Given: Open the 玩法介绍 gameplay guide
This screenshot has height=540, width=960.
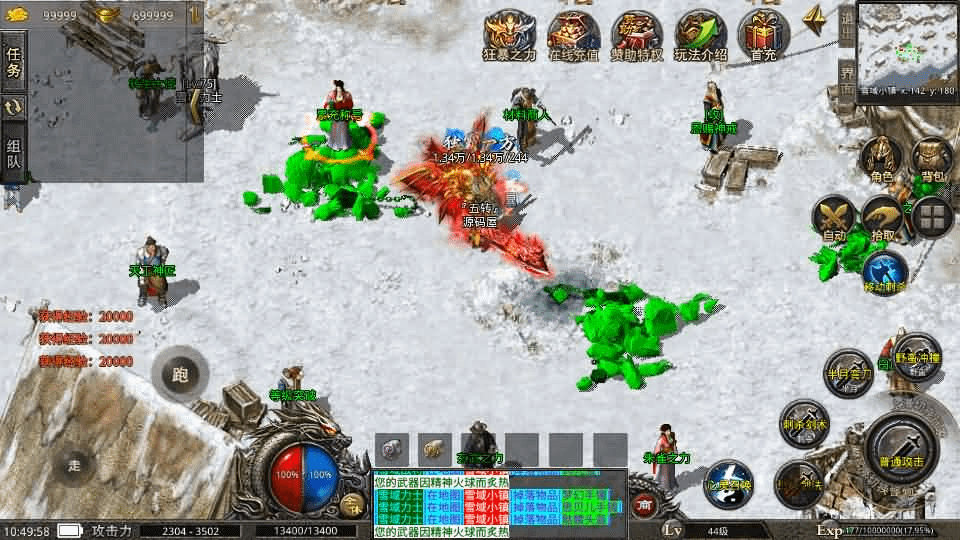Looking at the screenshot, I should click(x=700, y=36).
